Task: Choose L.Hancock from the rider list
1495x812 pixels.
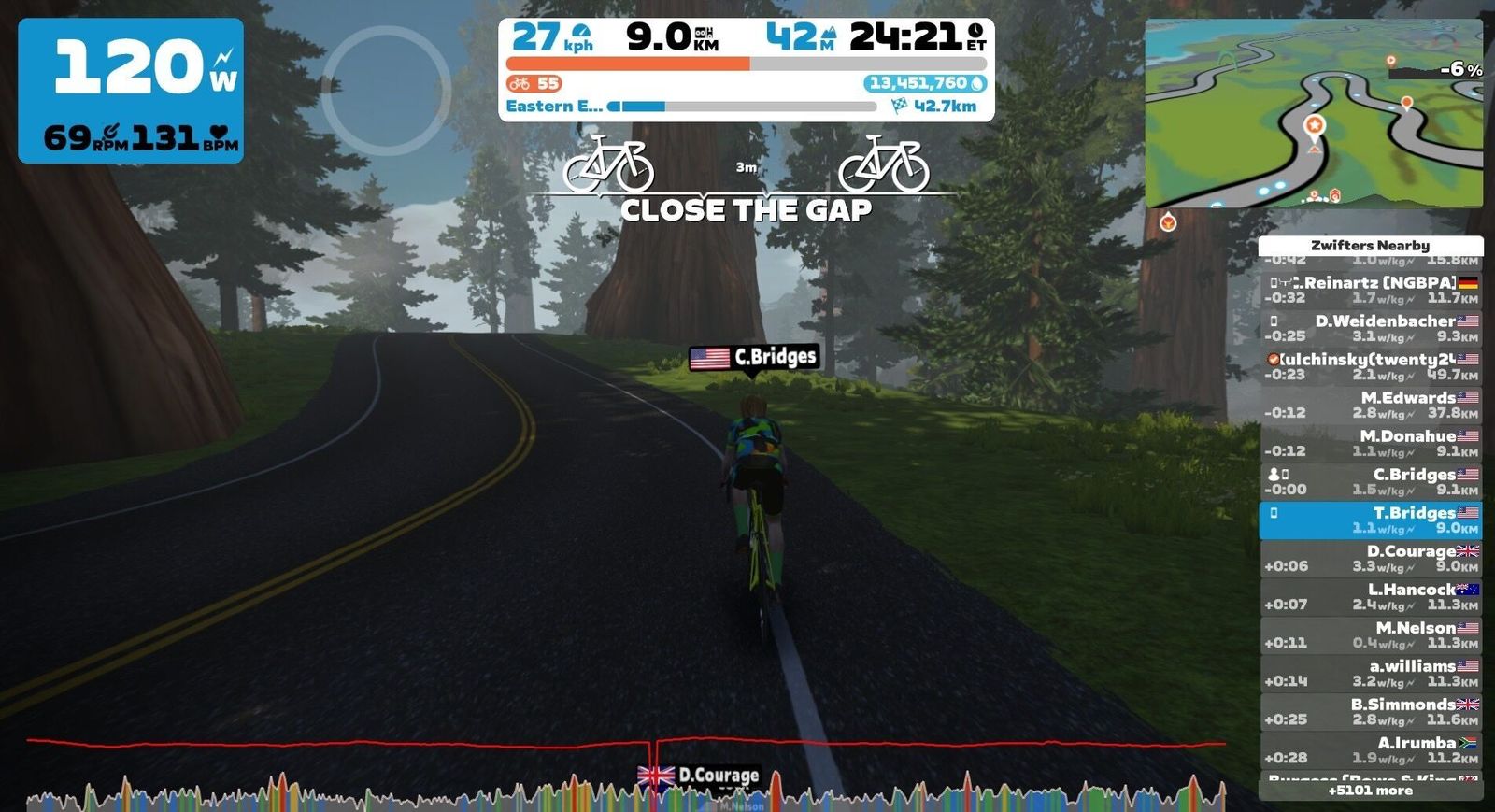Action: [x=1370, y=596]
